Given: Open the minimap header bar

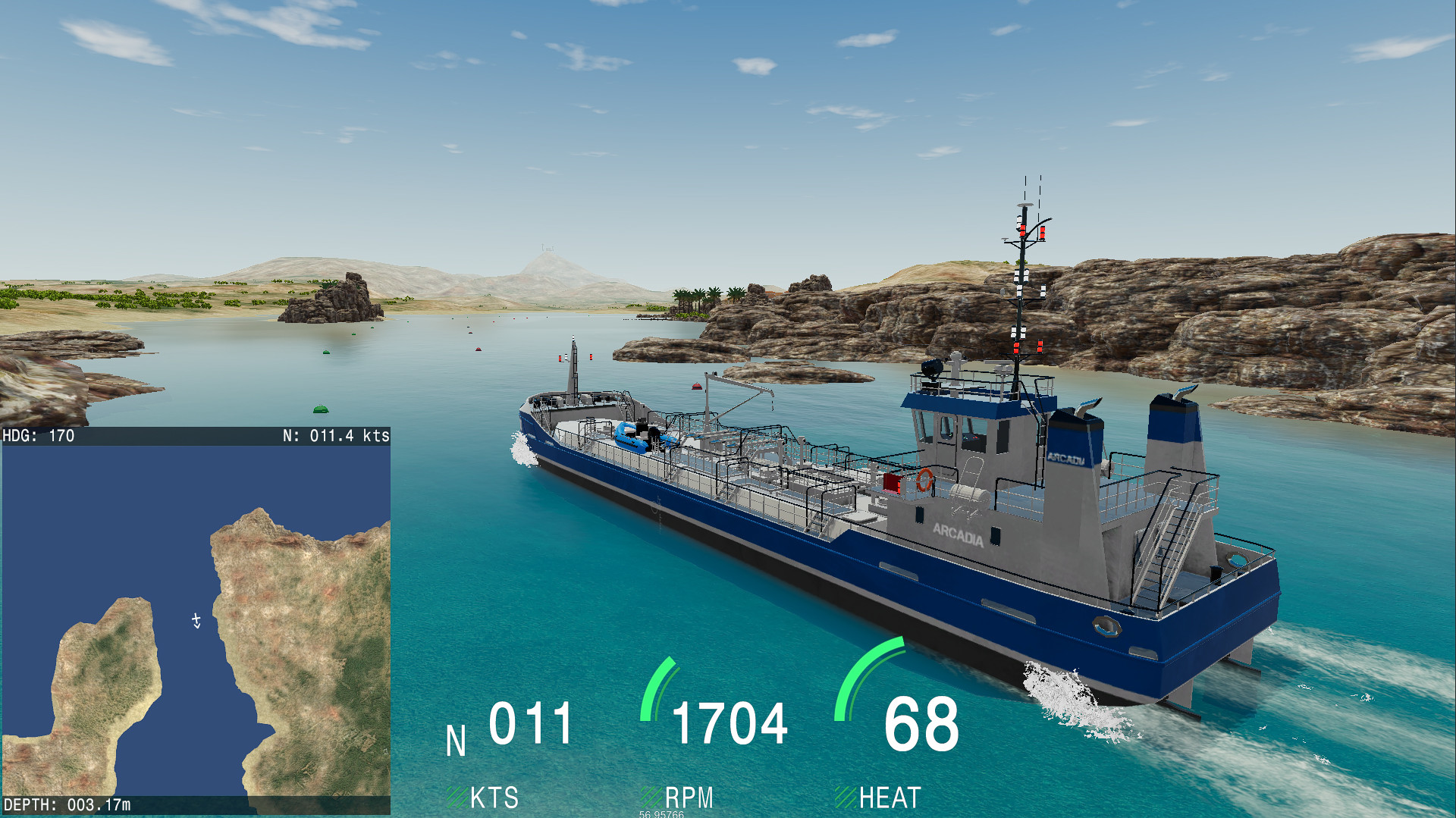Looking at the screenshot, I should [197, 436].
